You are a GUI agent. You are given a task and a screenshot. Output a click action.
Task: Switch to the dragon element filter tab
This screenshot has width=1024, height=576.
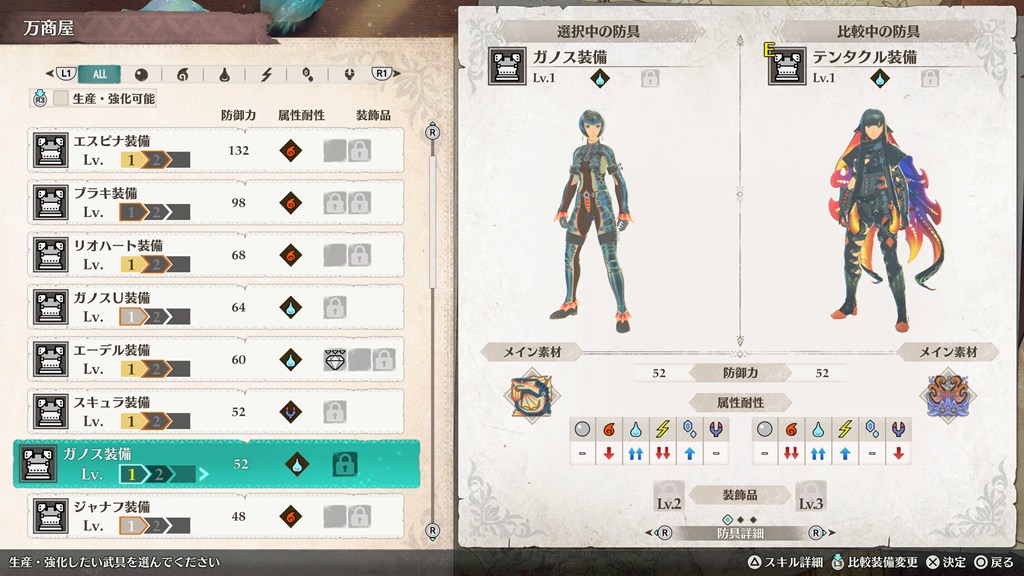350,73
